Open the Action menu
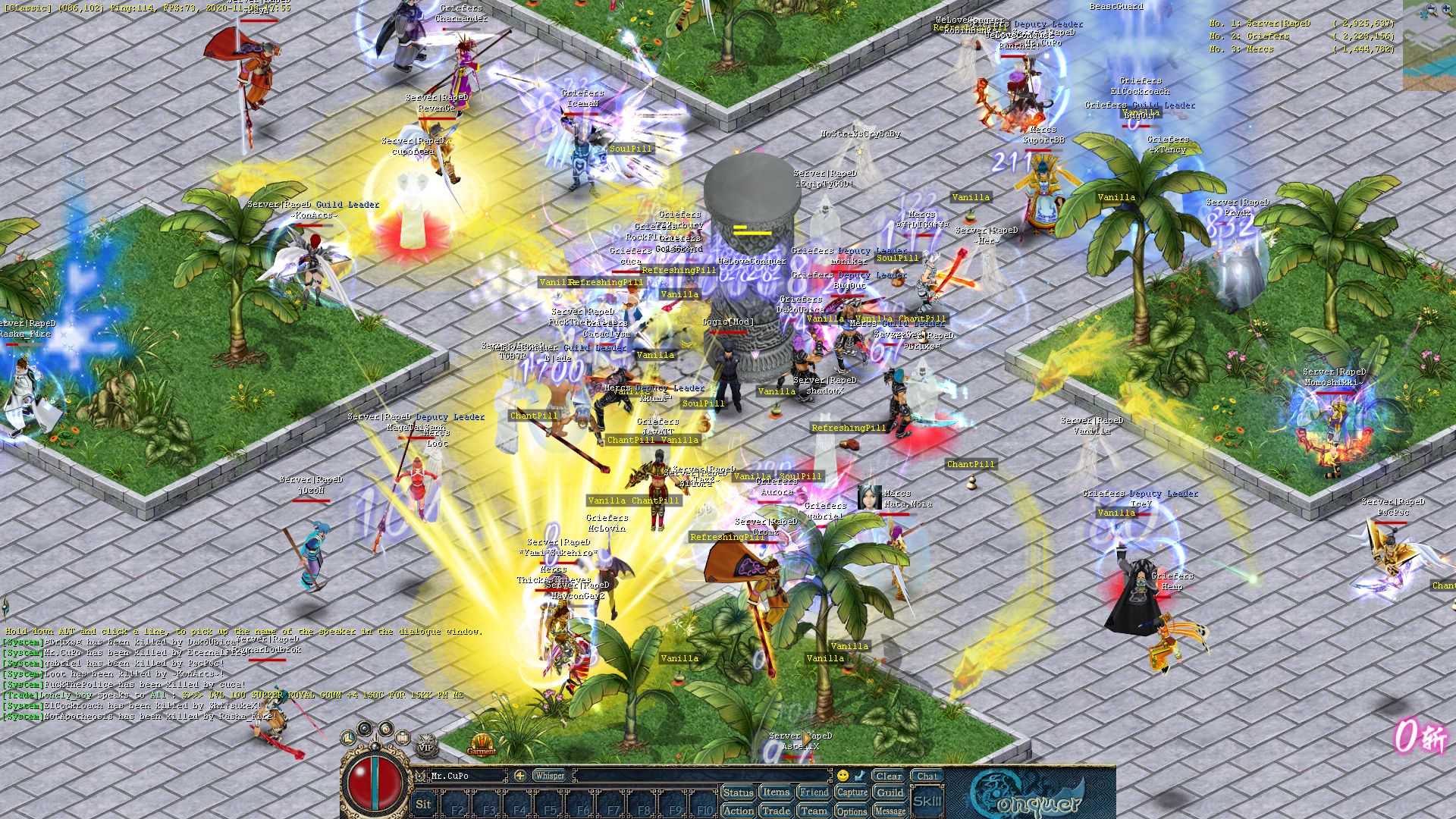This screenshot has width=1456, height=819. (738, 811)
